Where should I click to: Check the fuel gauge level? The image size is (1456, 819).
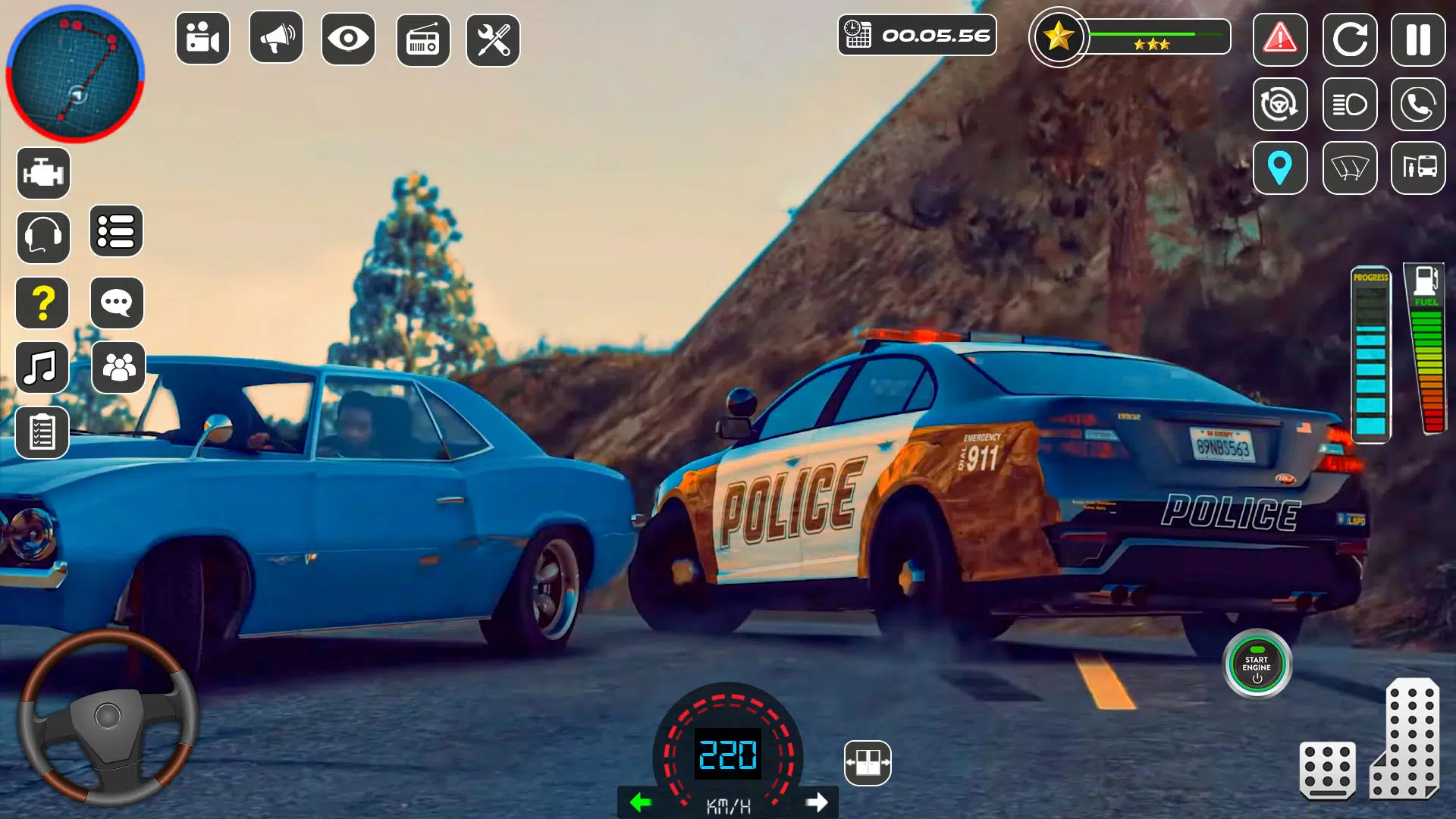1424,356
